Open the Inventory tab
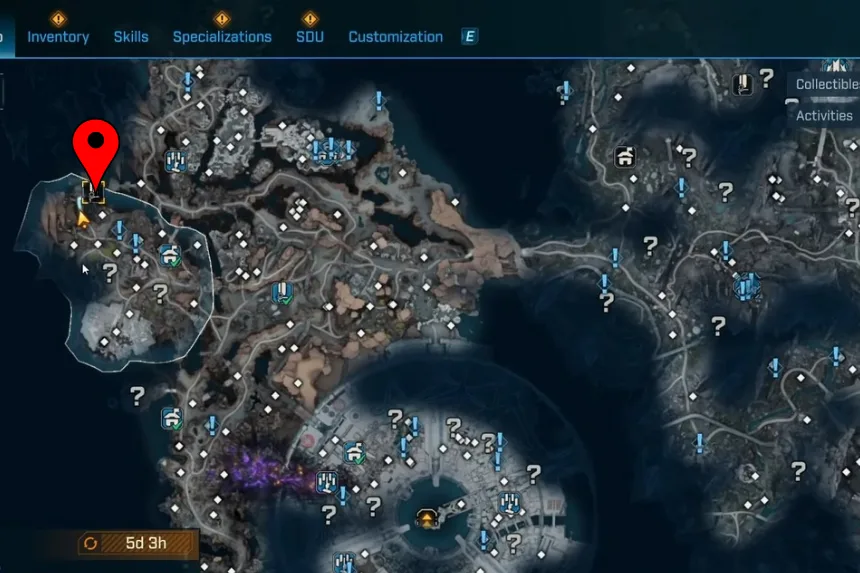This screenshot has width=860, height=573. tap(58, 37)
